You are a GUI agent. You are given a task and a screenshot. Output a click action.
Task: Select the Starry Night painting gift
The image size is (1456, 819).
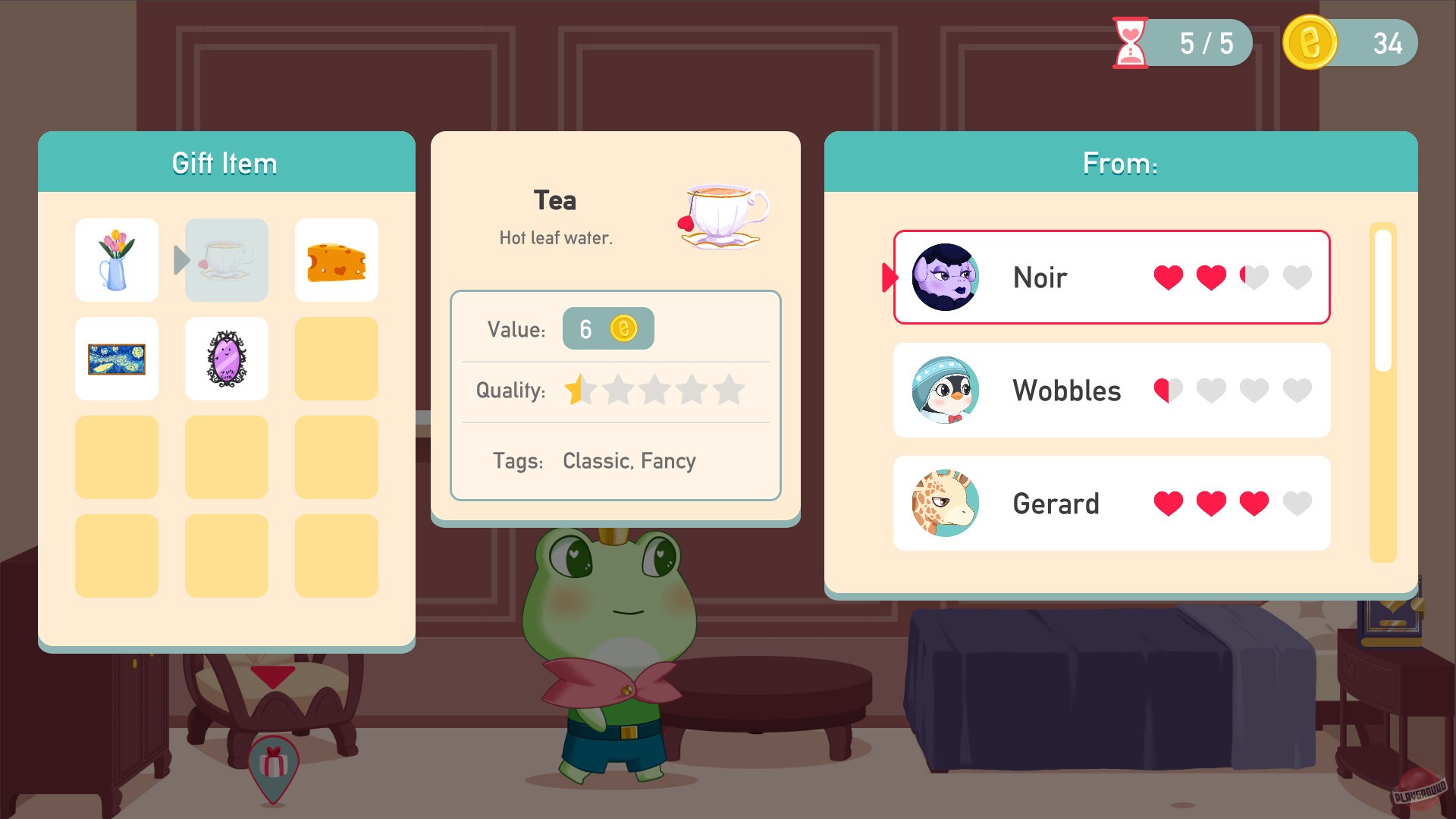tap(116, 358)
